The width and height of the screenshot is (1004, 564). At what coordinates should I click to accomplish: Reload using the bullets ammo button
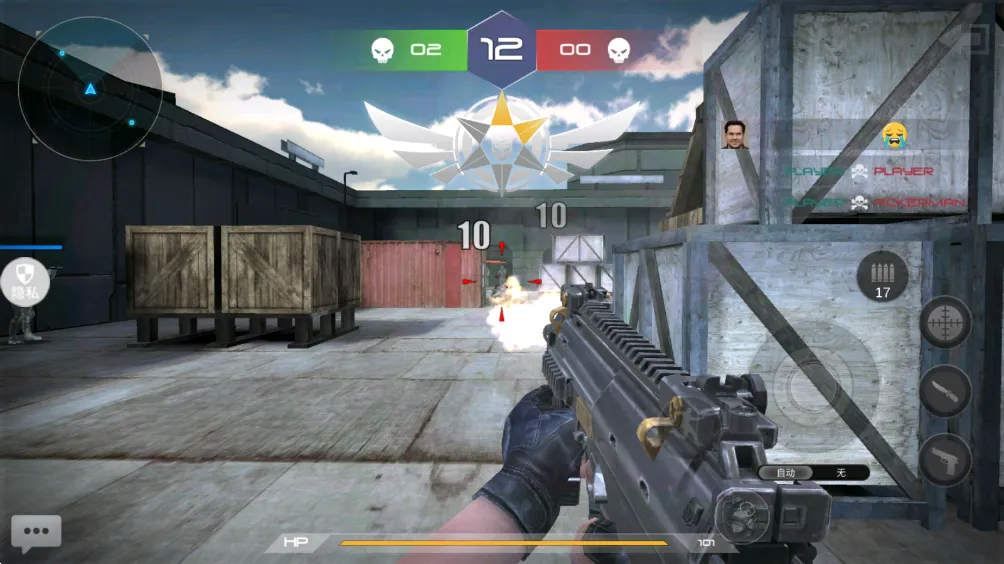(x=882, y=277)
